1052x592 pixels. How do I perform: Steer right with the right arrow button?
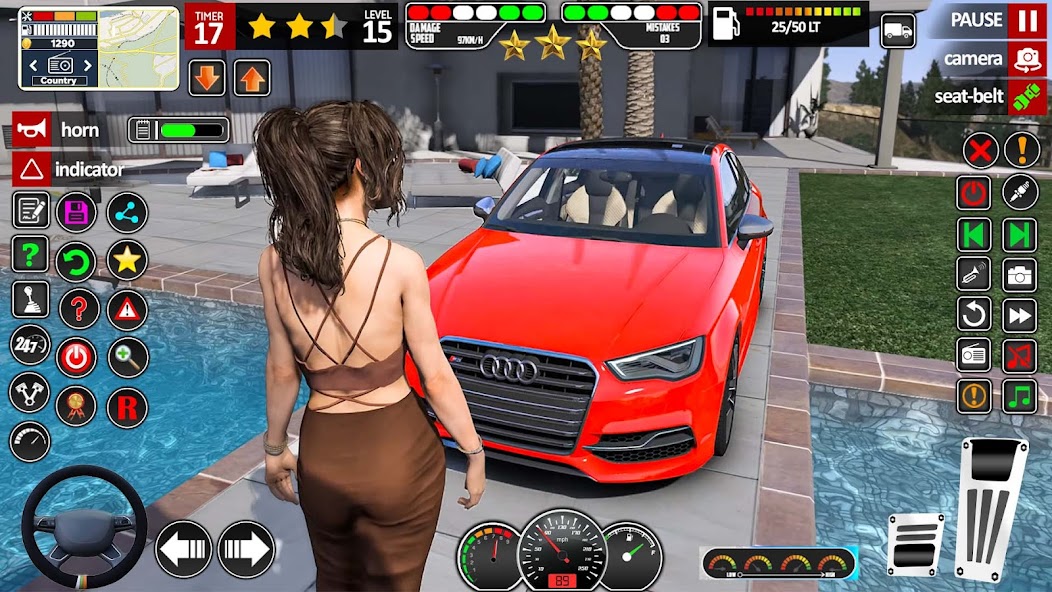tap(246, 549)
